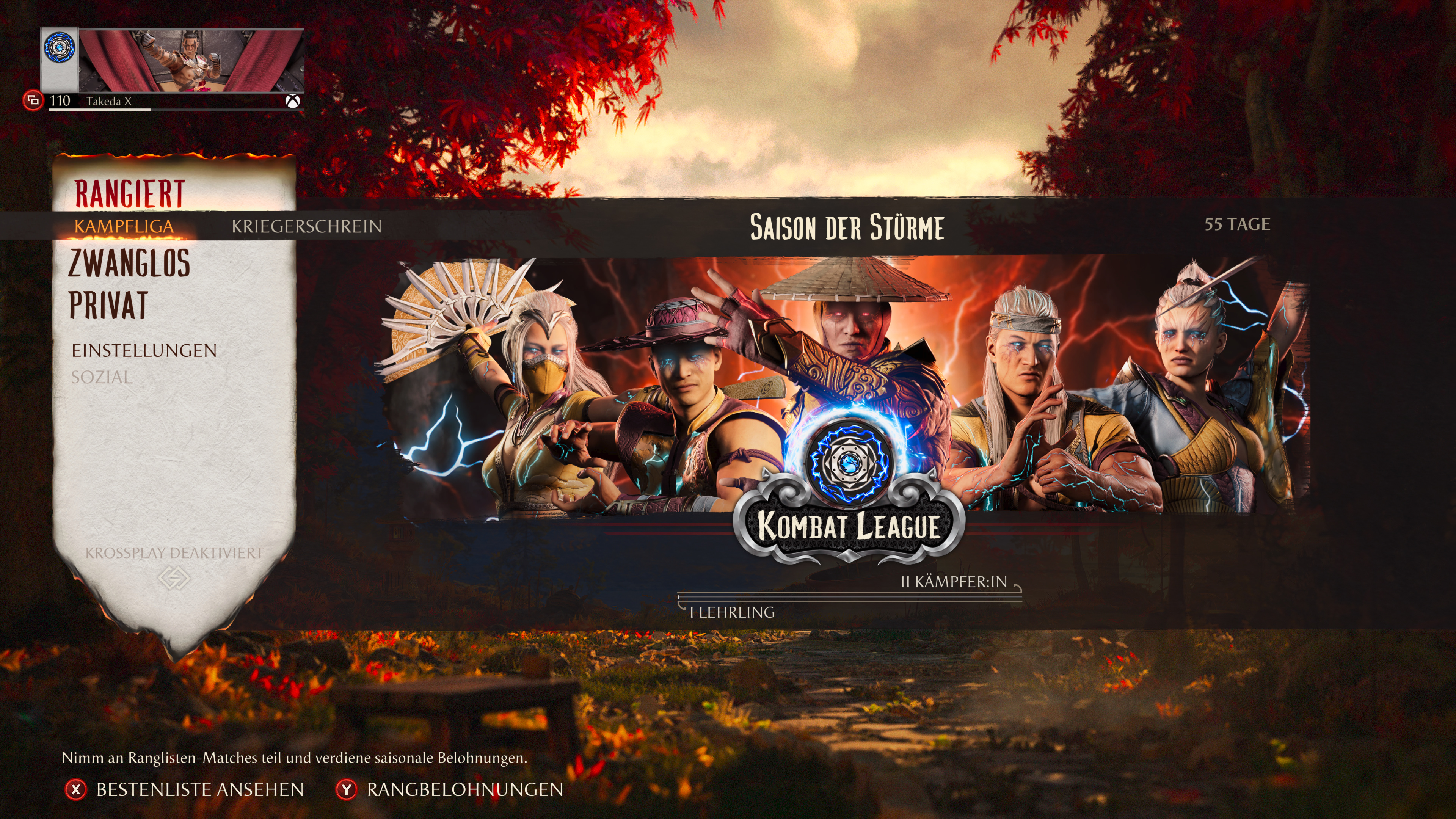
Task: Choose the Kampfliga ranked mode
Action: point(124,226)
